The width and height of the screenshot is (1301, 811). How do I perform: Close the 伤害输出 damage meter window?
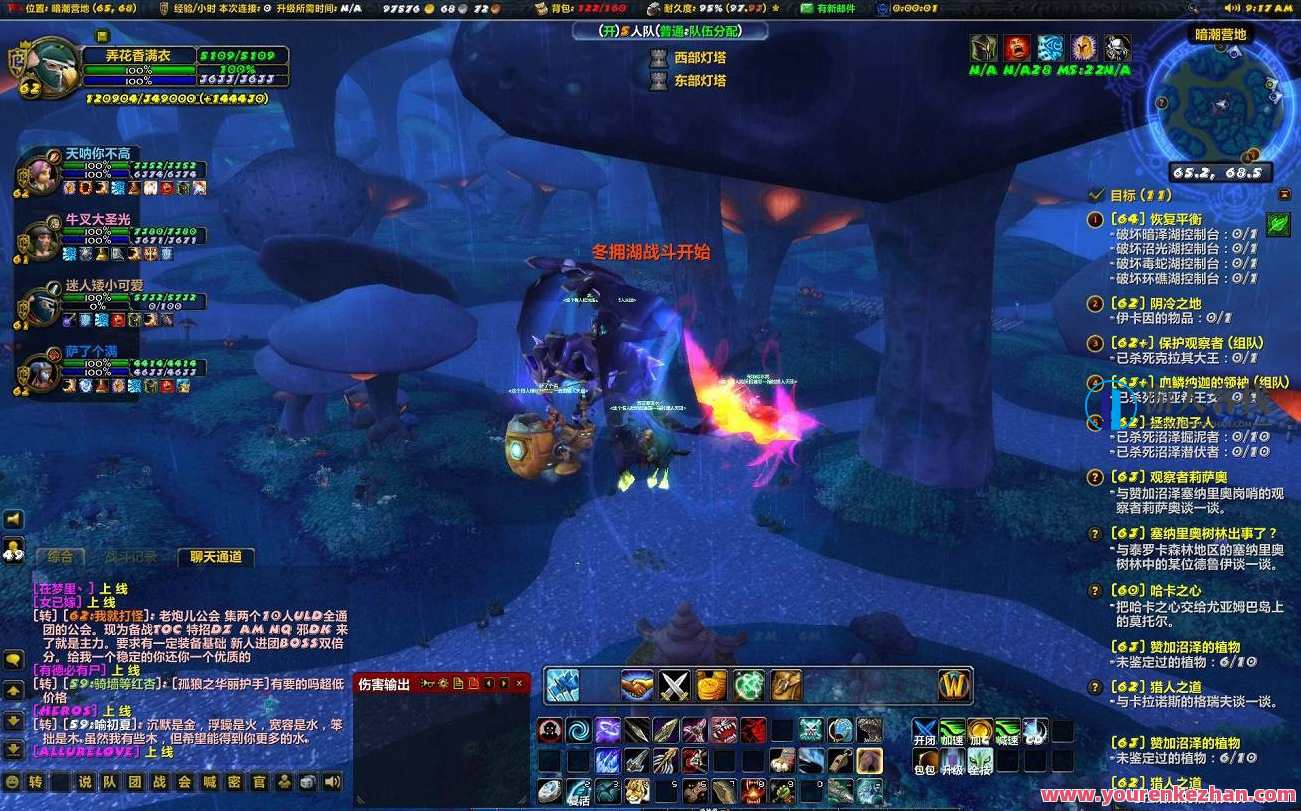click(x=519, y=683)
